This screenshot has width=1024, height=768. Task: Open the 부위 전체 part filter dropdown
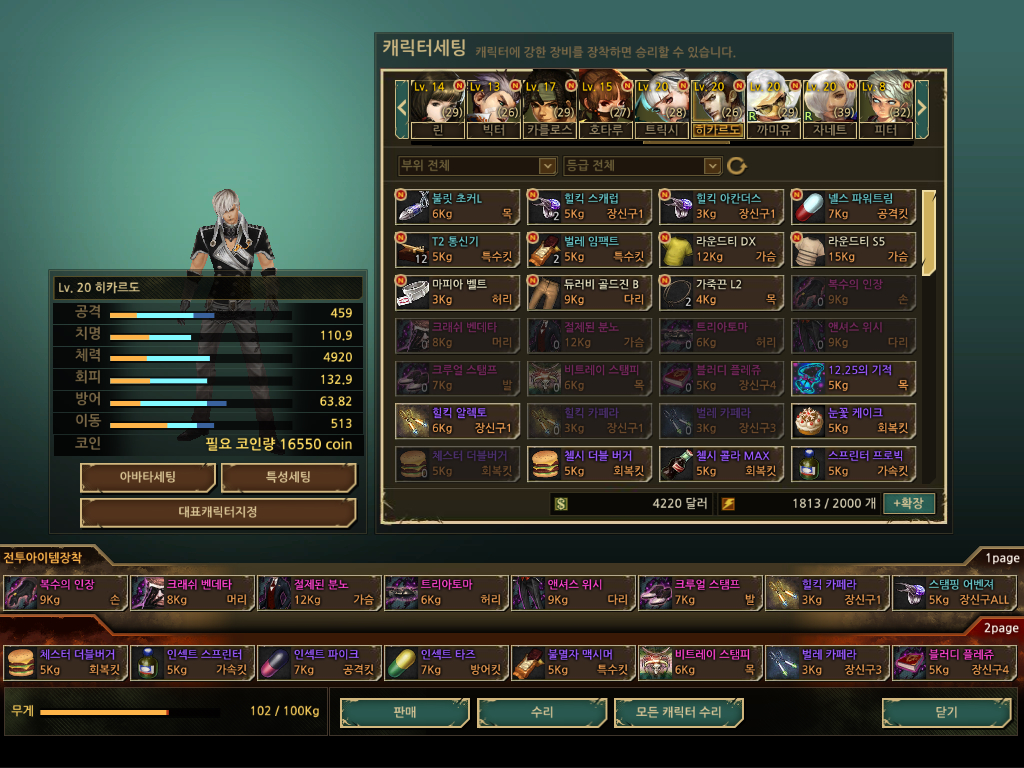[477, 165]
